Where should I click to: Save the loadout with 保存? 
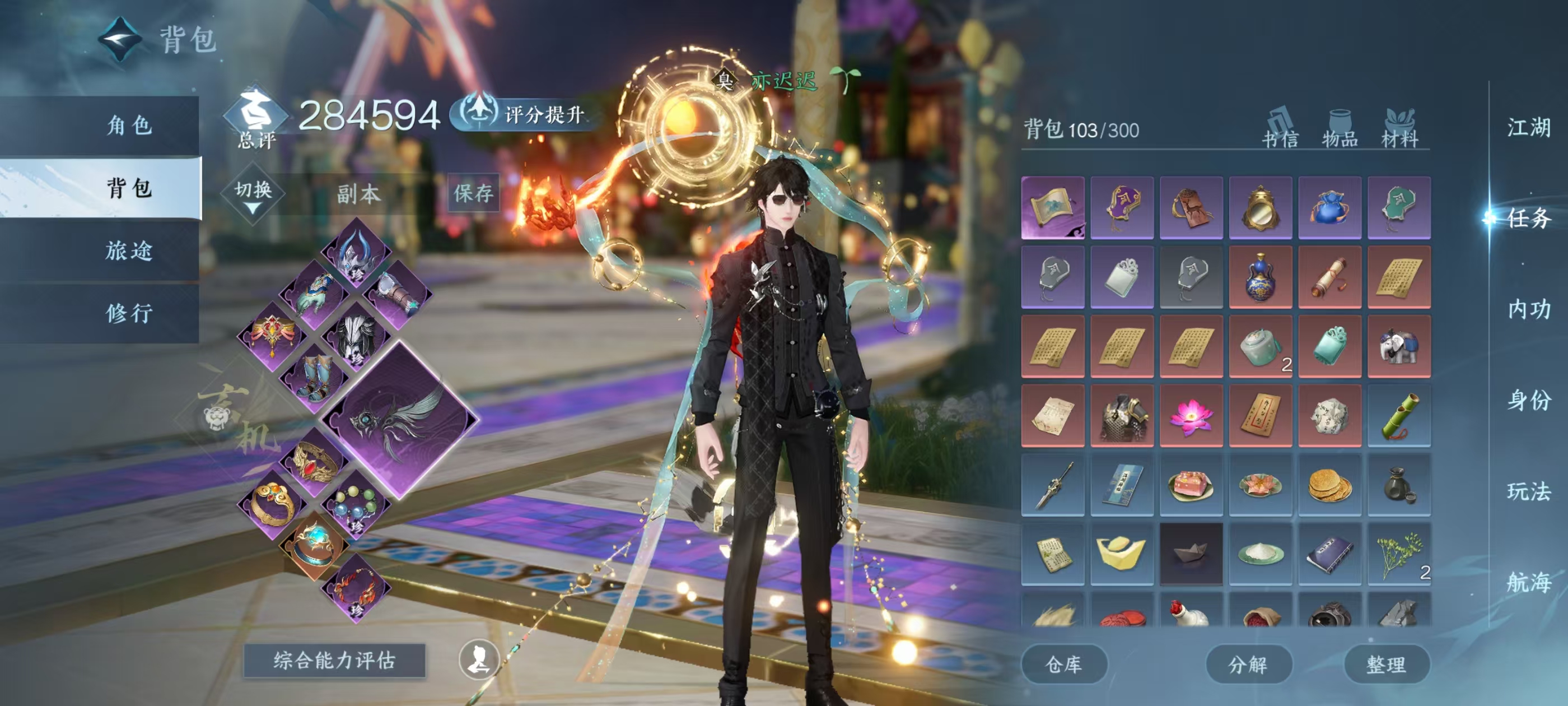click(473, 194)
